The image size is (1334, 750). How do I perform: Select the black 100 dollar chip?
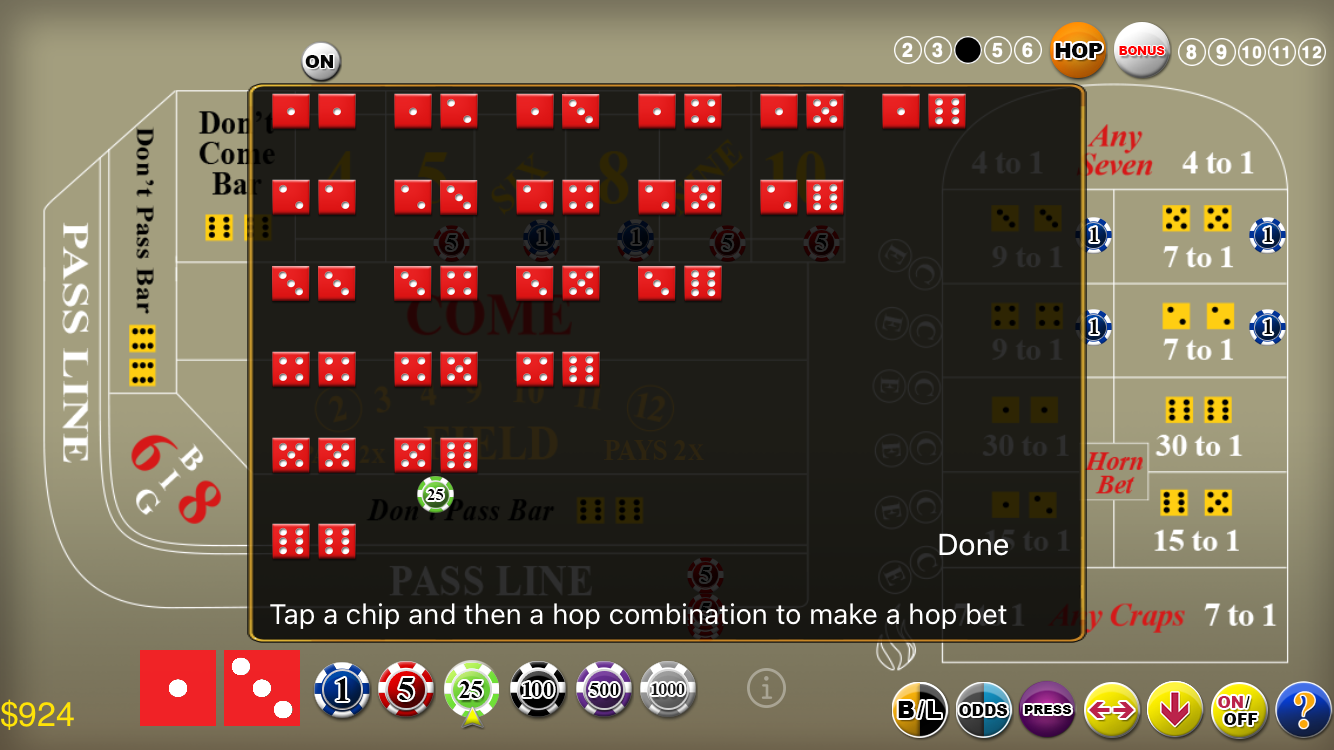[x=538, y=689]
